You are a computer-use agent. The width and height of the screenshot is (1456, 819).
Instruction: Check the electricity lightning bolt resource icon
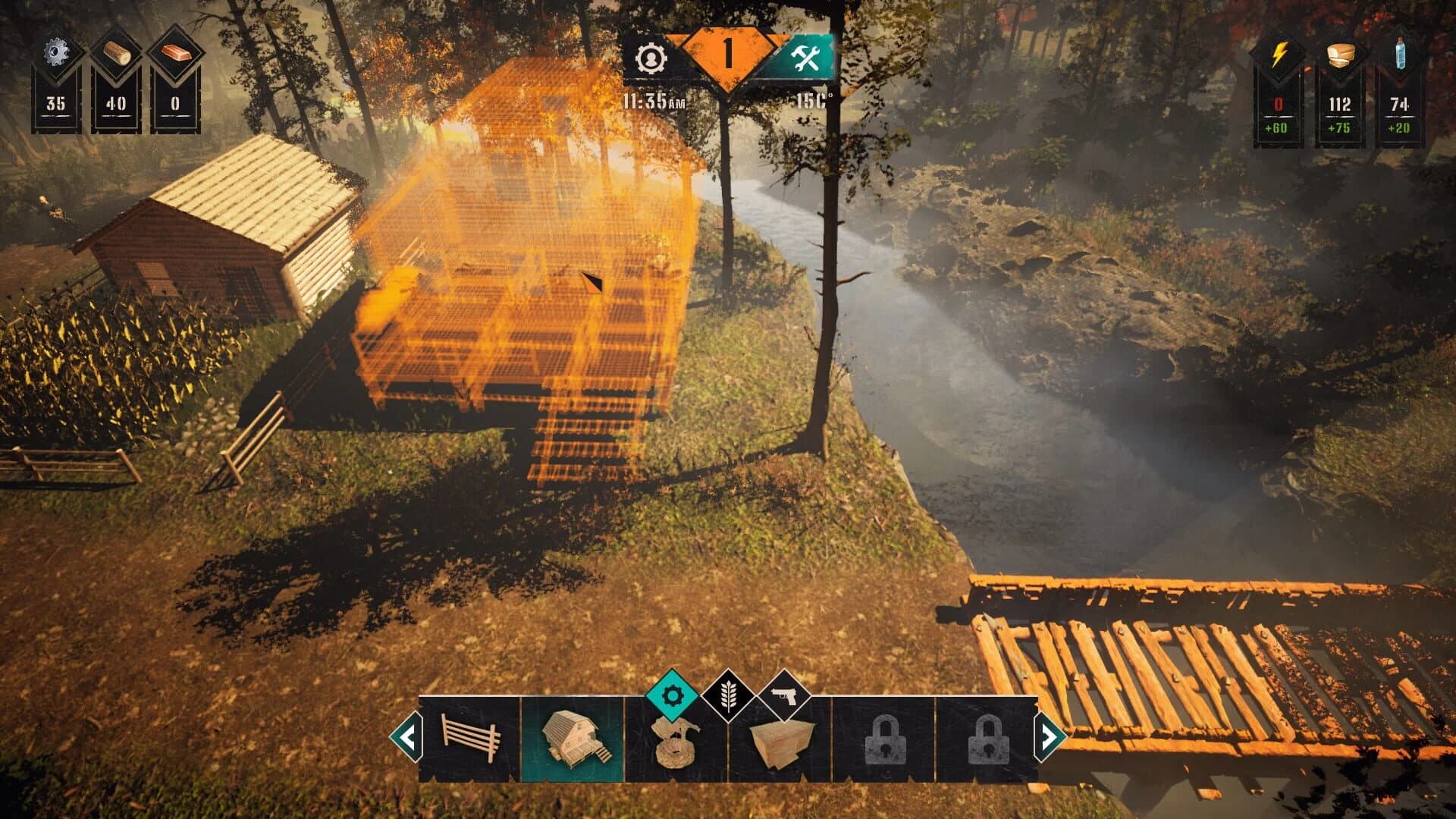(1279, 55)
